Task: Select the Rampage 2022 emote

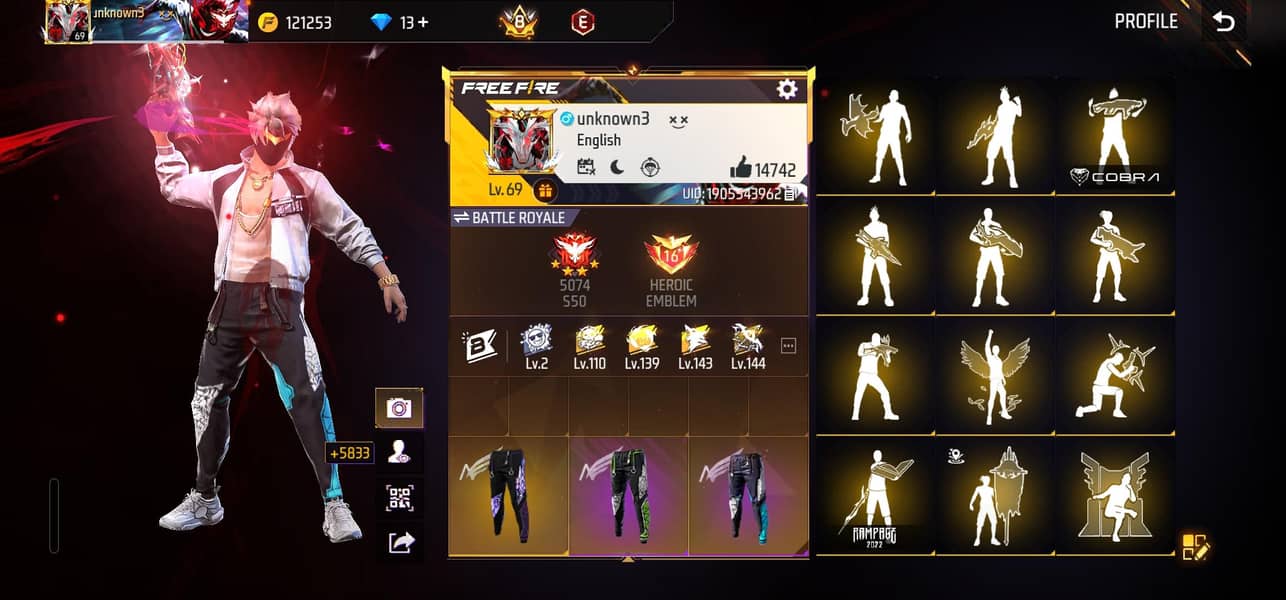Action: tap(875, 497)
